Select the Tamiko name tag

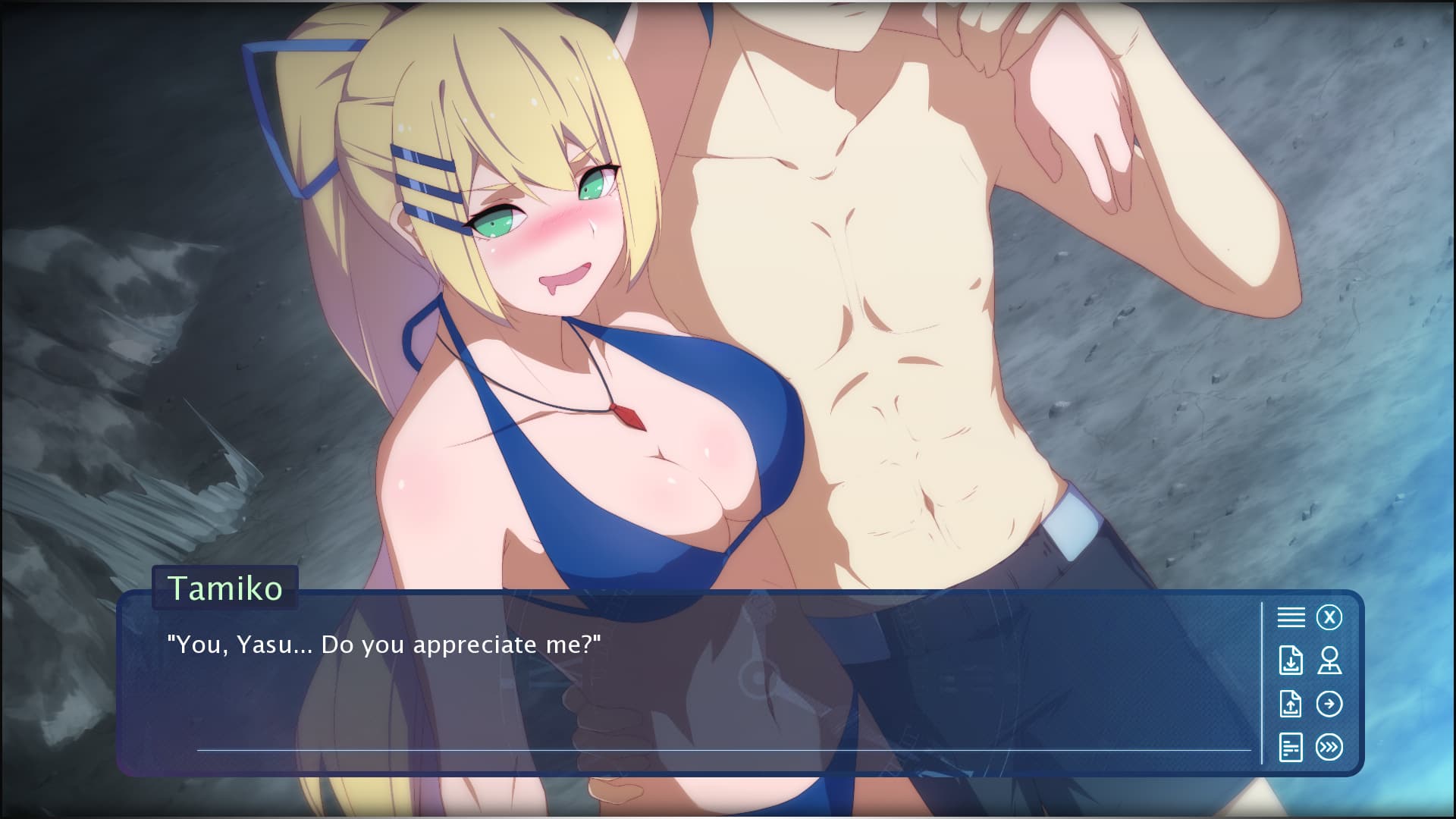224,588
